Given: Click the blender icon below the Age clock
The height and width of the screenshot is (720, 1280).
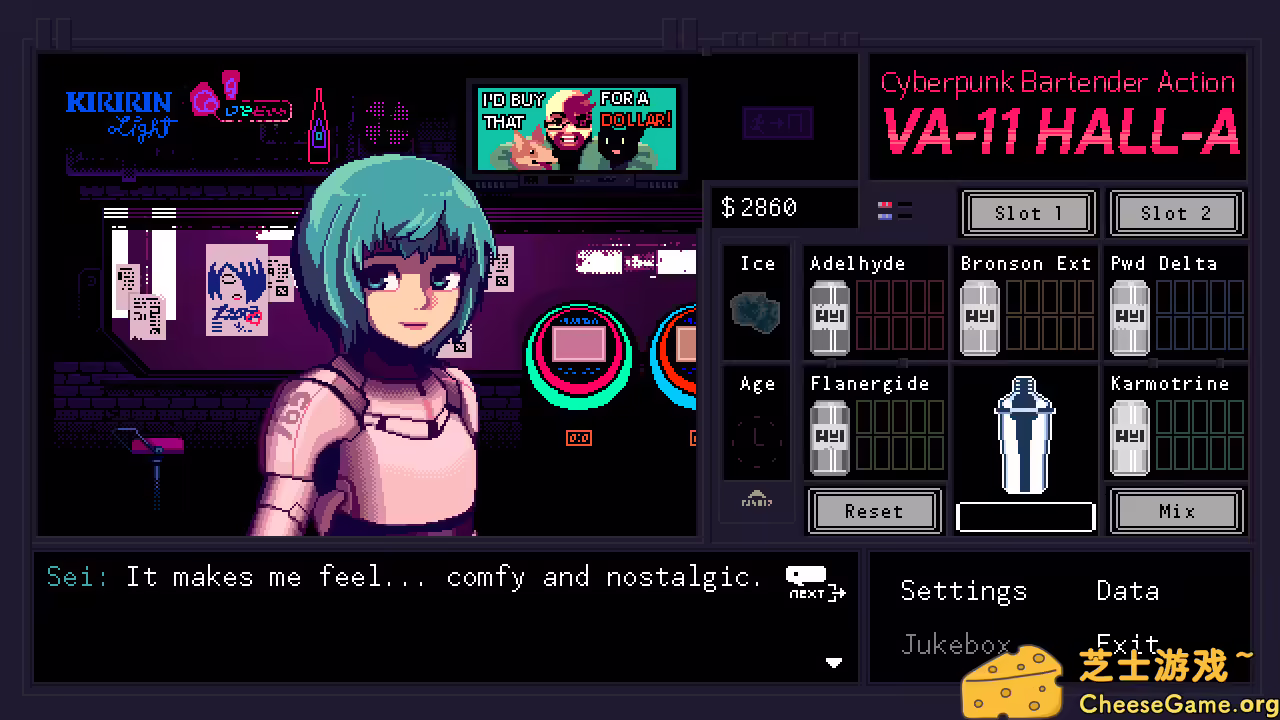Looking at the screenshot, I should pos(757,500).
